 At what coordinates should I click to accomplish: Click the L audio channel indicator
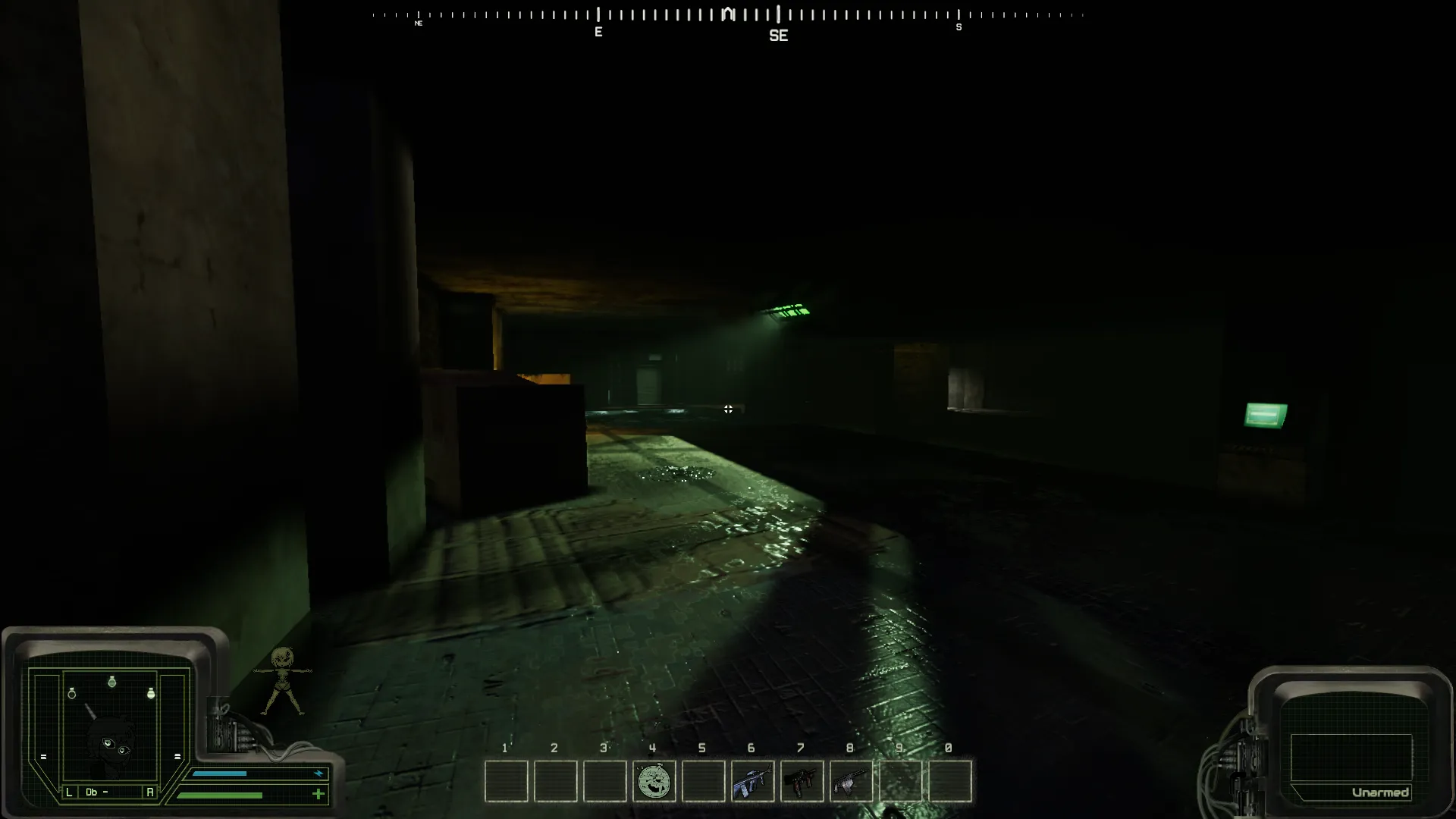(69, 792)
